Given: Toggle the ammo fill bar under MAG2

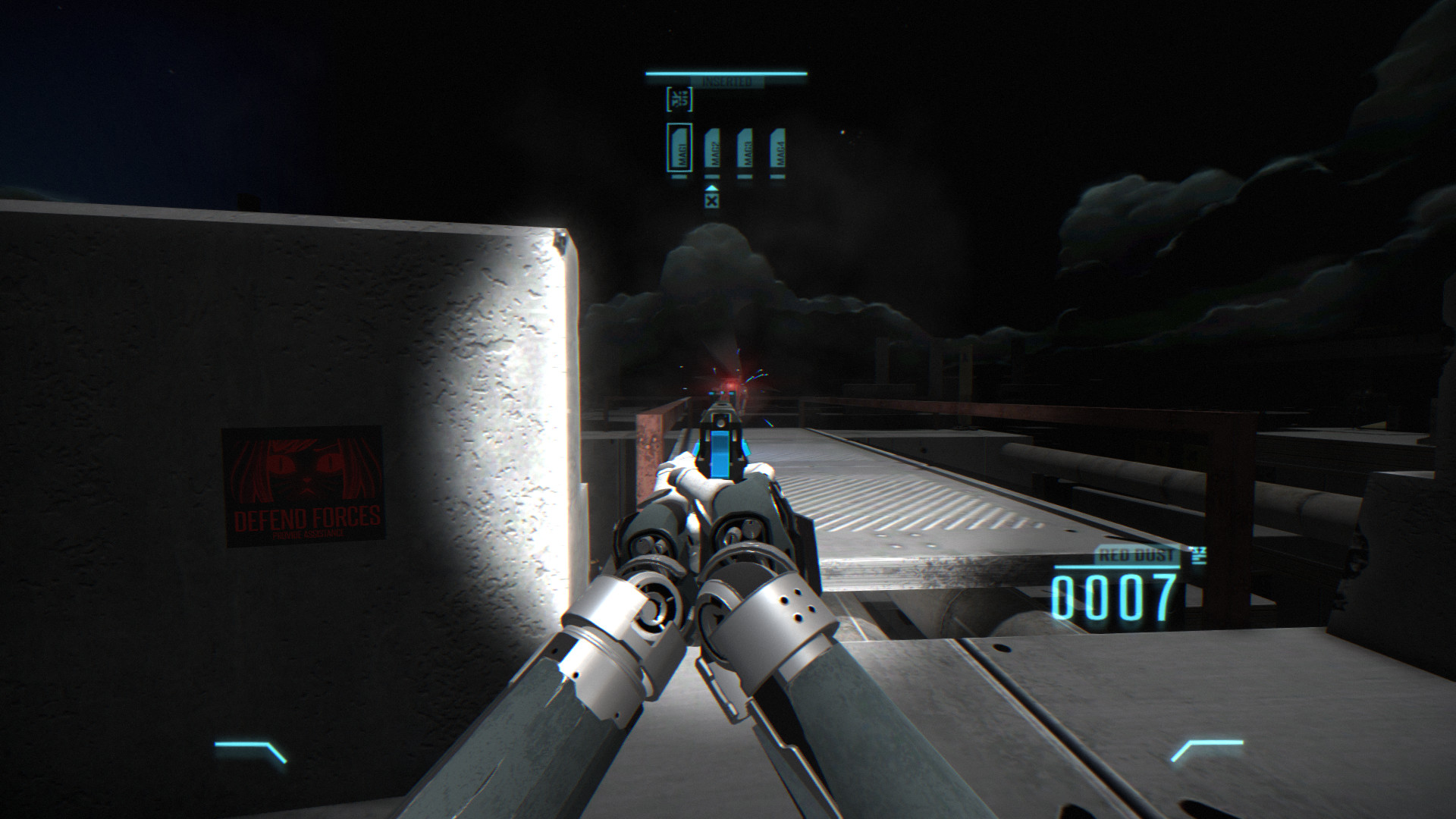Looking at the screenshot, I should click(x=711, y=177).
